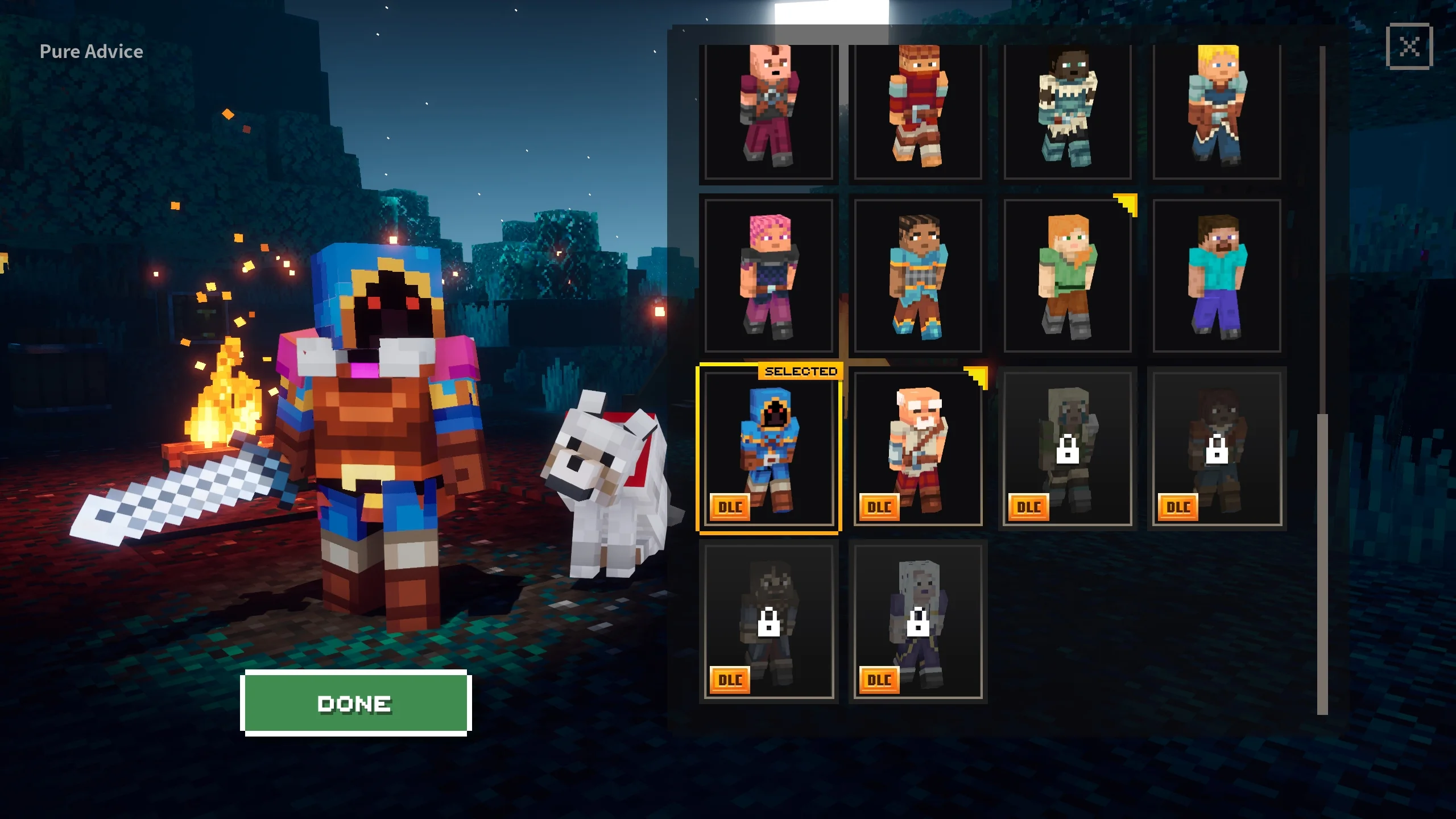This screenshot has height=819, width=1456.
Task: Select the Steve skin with cyan shirt
Action: pyautogui.click(x=1217, y=276)
